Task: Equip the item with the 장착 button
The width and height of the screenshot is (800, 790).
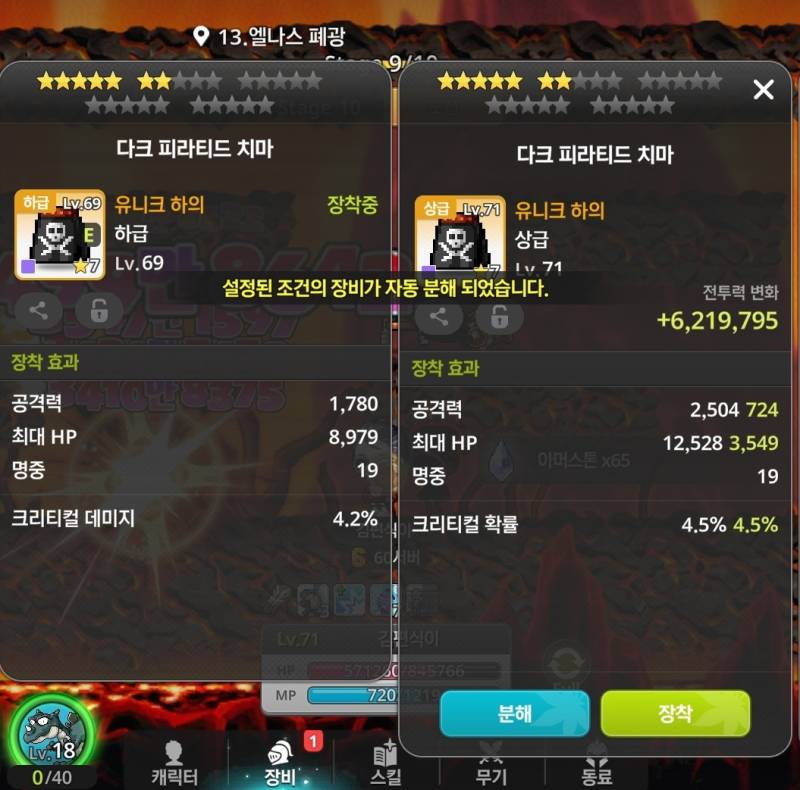Action: [675, 713]
